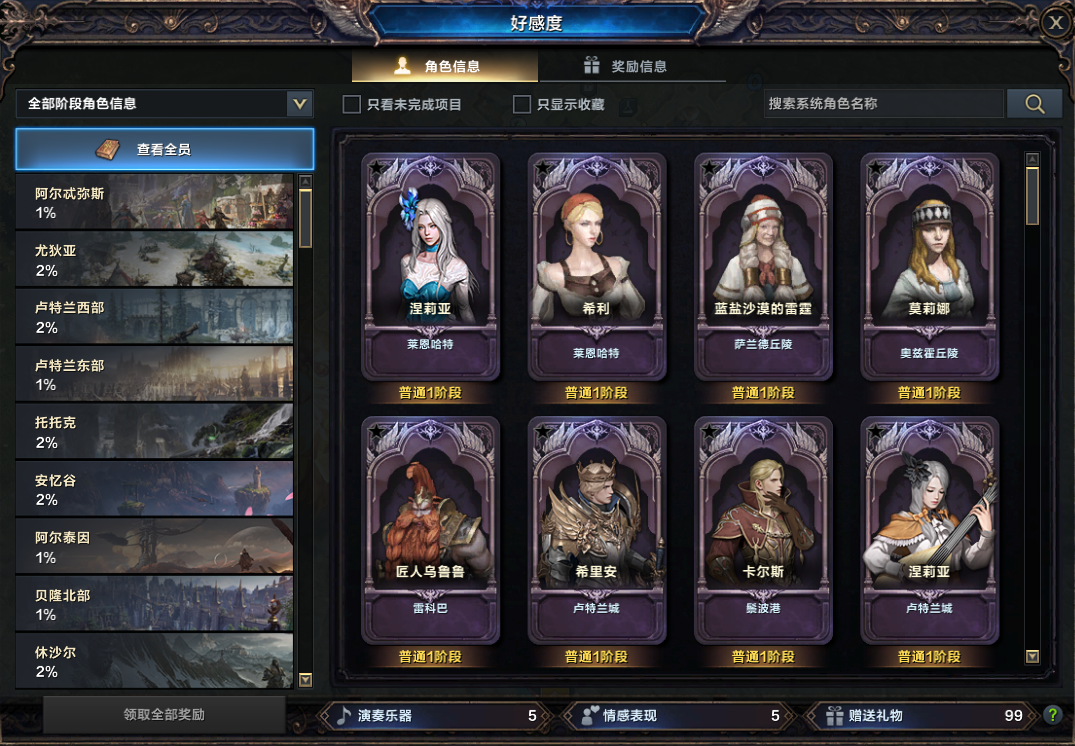Select the 角色信息 tab

445,67
